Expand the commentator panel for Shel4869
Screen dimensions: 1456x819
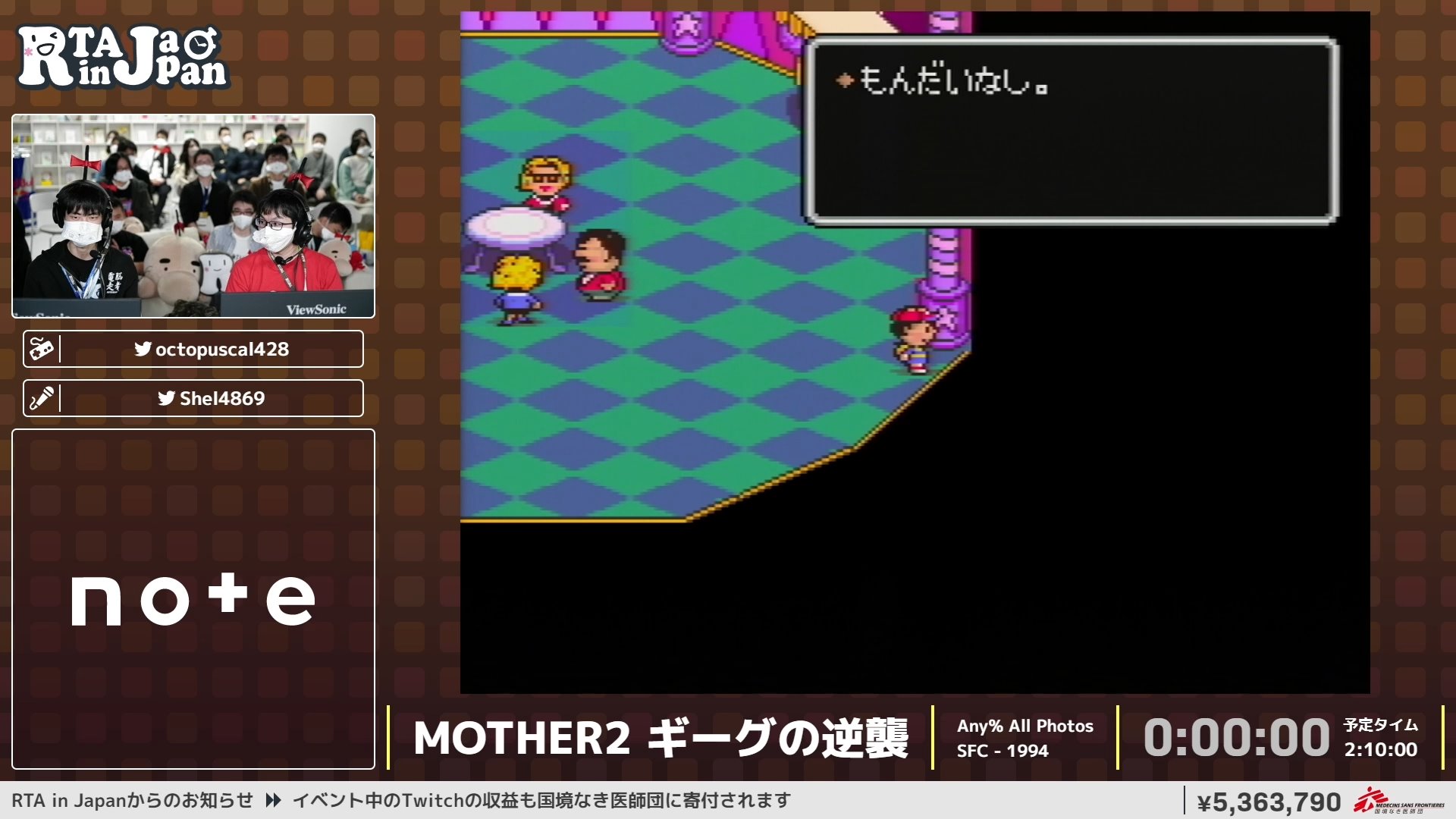click(193, 397)
